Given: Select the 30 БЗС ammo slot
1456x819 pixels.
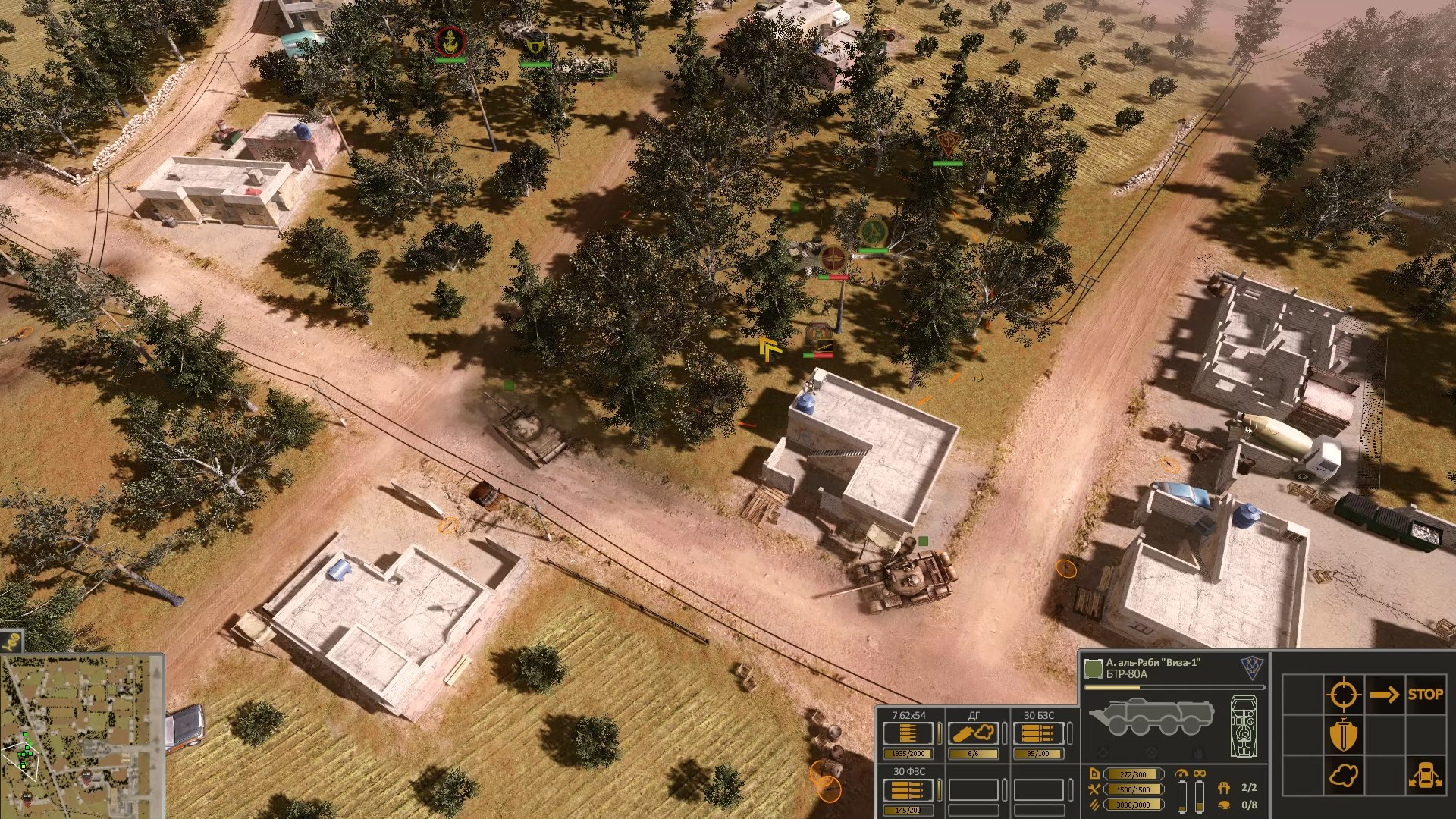Looking at the screenshot, I should [1037, 734].
